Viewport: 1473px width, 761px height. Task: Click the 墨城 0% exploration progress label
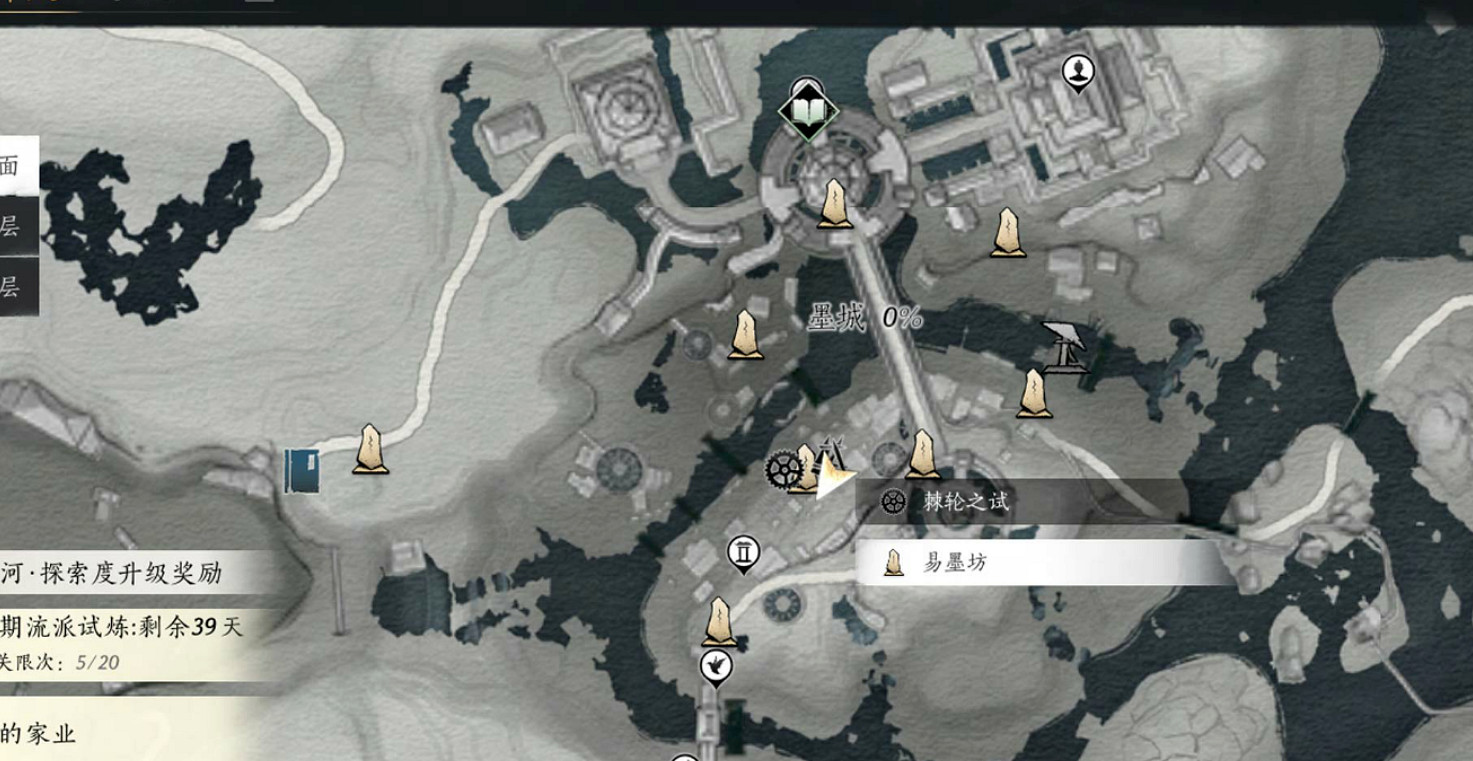(865, 316)
